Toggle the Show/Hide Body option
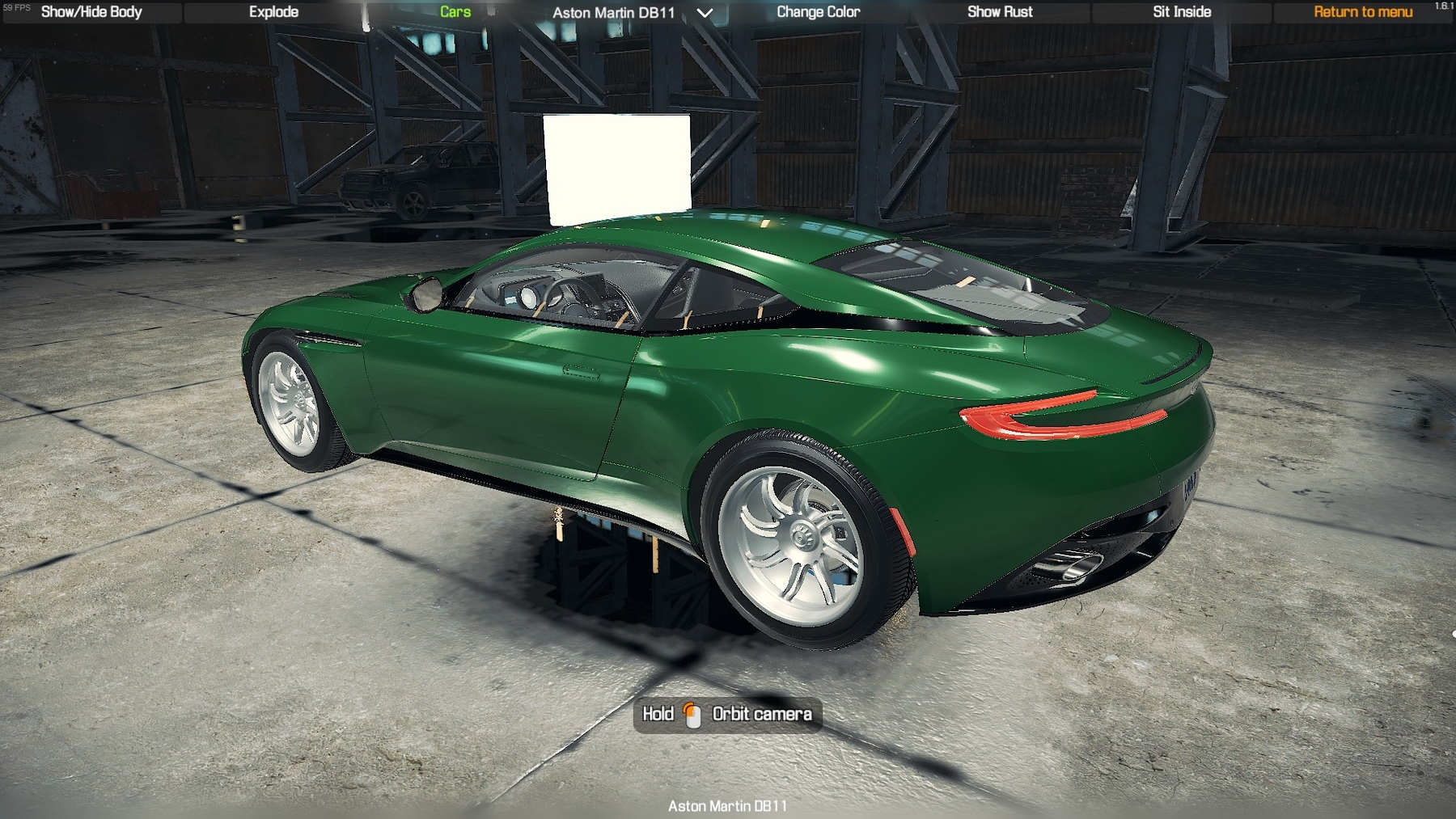The width and height of the screenshot is (1456, 819). pos(91,12)
